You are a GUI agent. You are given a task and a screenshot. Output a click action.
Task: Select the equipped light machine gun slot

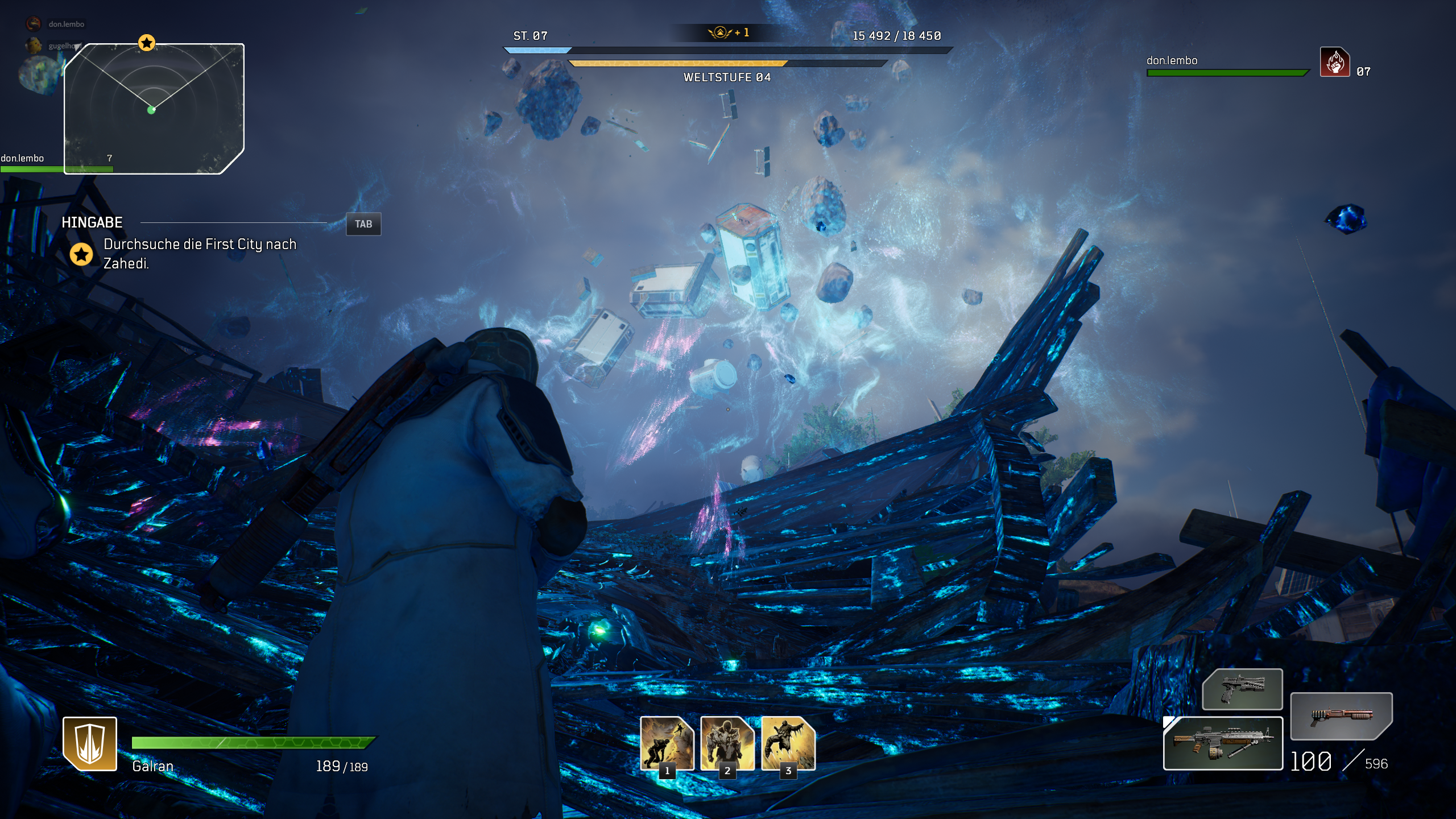pos(1223,743)
